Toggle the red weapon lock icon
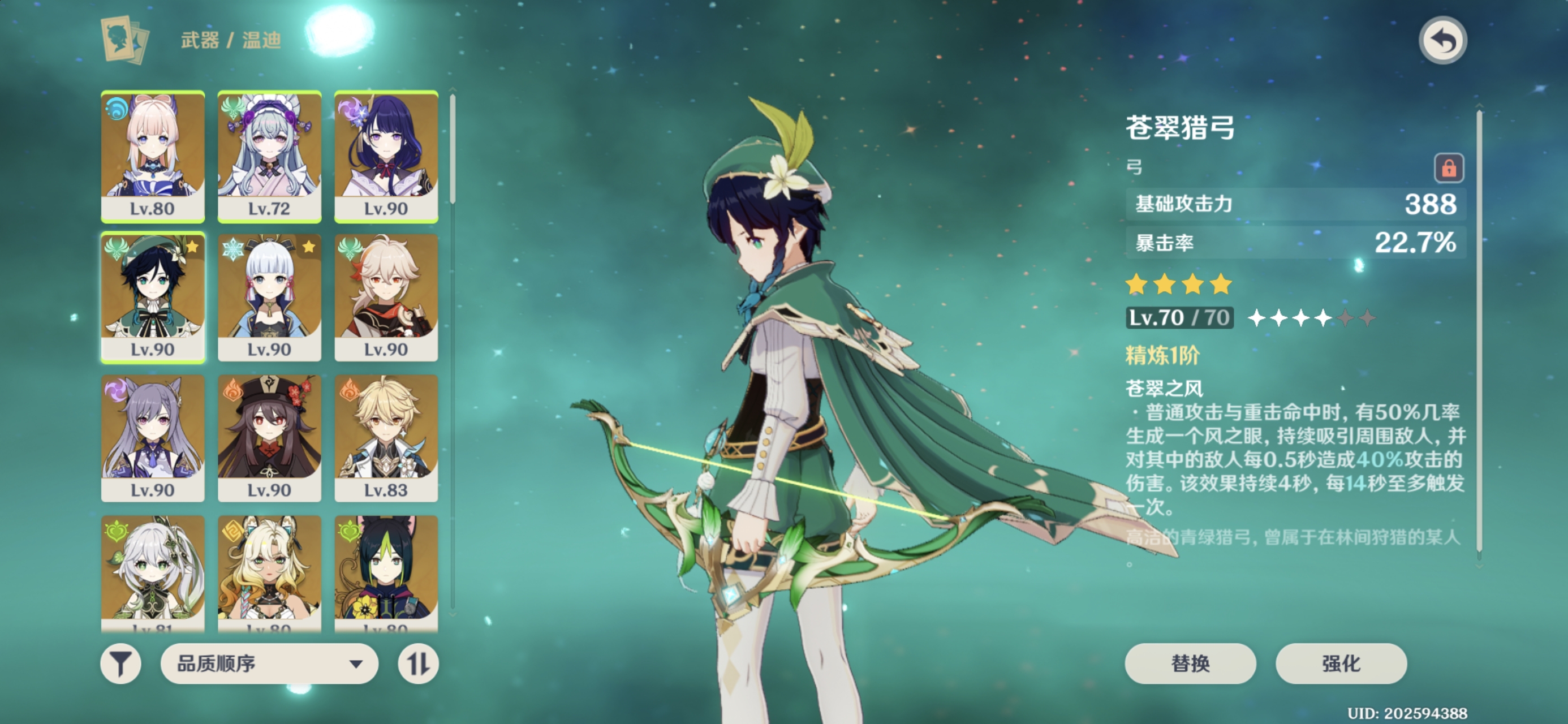 coord(1448,168)
